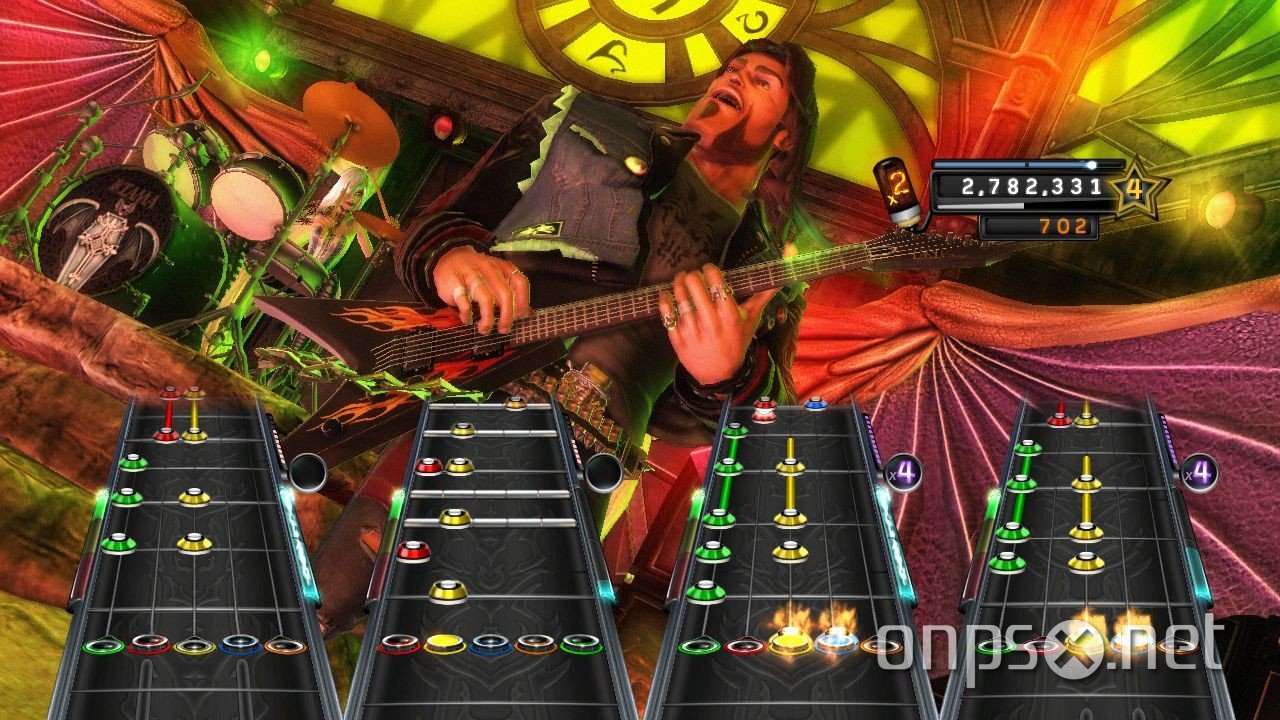Open the purple side meter on rightmost highway

tap(1169, 440)
